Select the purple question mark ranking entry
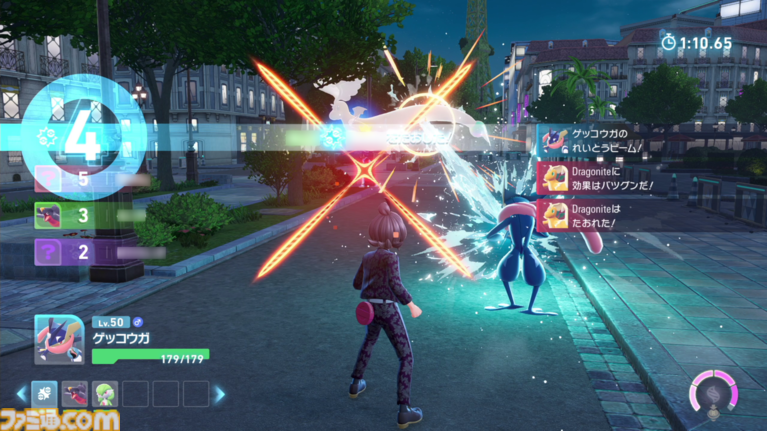Screen dimensions: 767x431 point(49,251)
